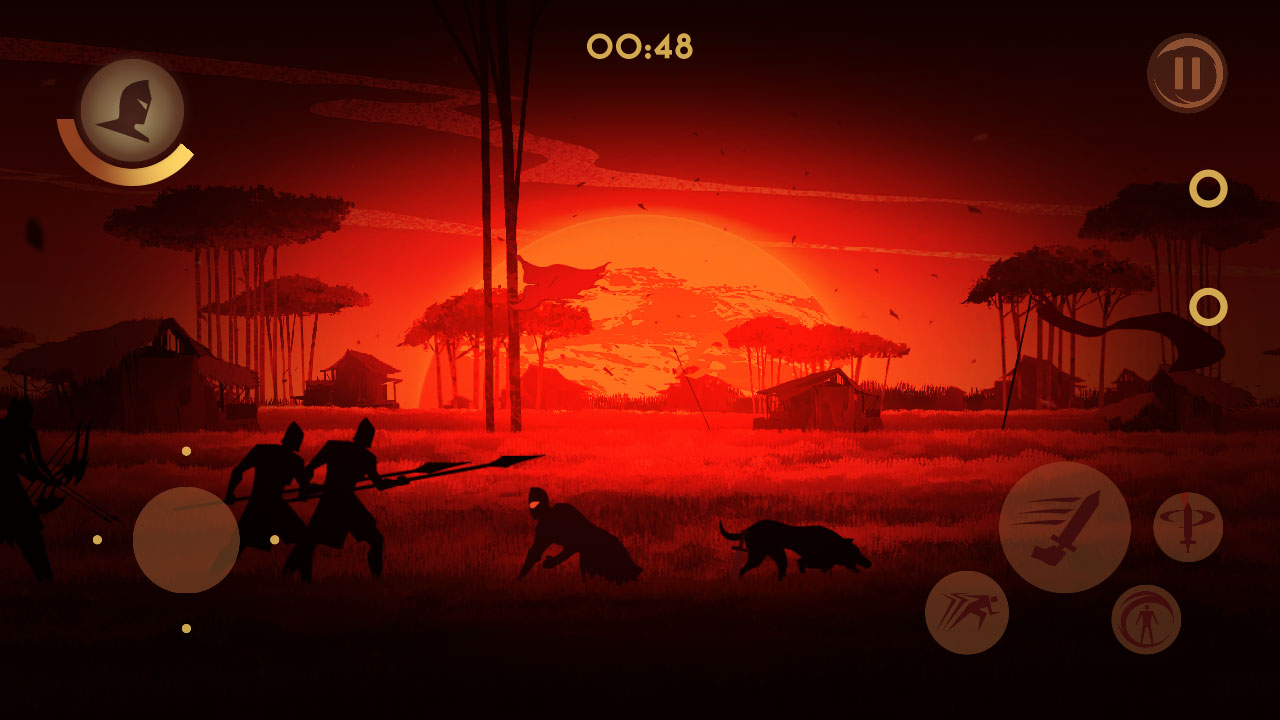The width and height of the screenshot is (1280, 720).
Task: Activate the sprinting figure dash ability
Action: tap(966, 612)
